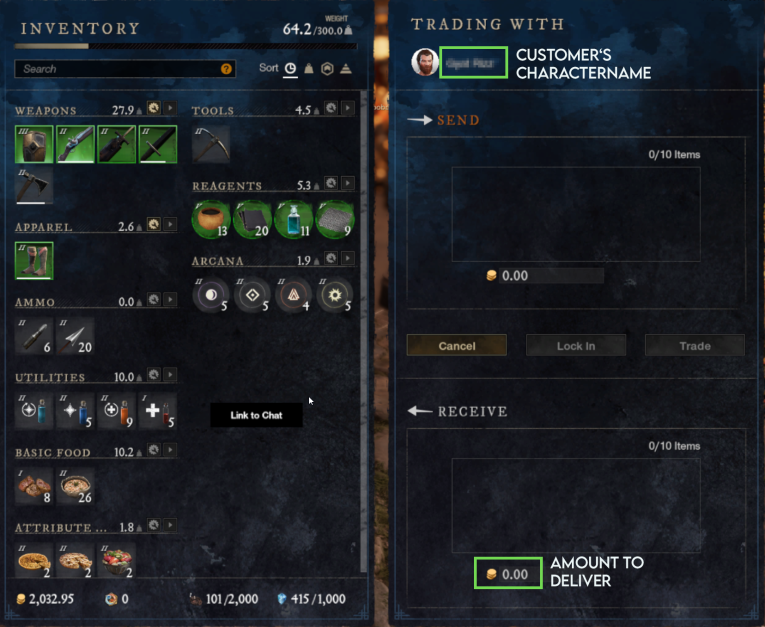Pick the arrows stack of 20
The height and width of the screenshot is (627, 765).
click(x=75, y=336)
